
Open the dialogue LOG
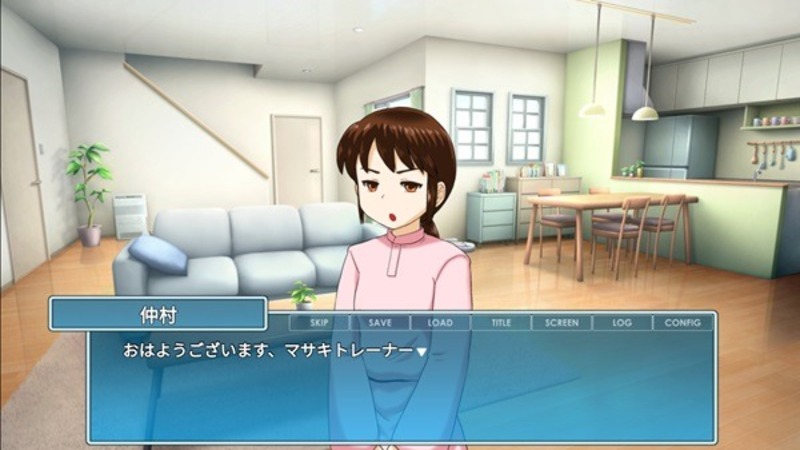pos(622,323)
